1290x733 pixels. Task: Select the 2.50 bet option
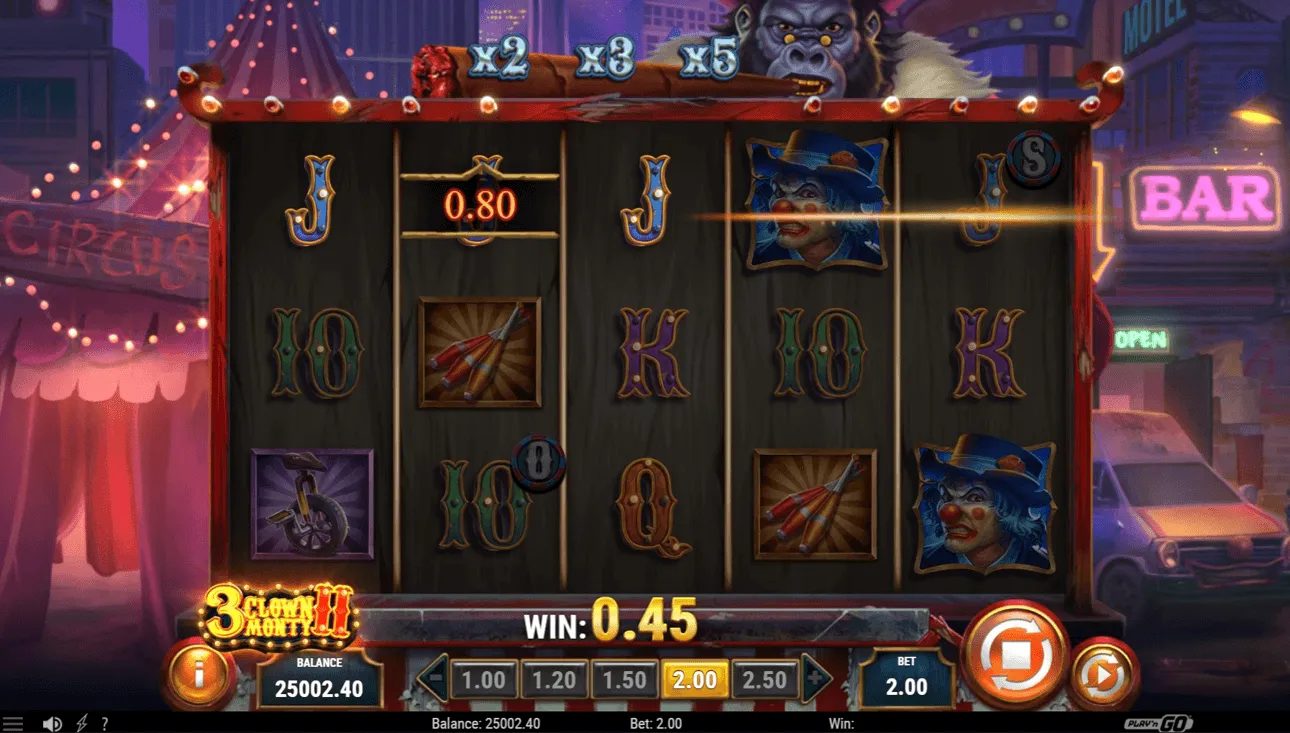764,678
